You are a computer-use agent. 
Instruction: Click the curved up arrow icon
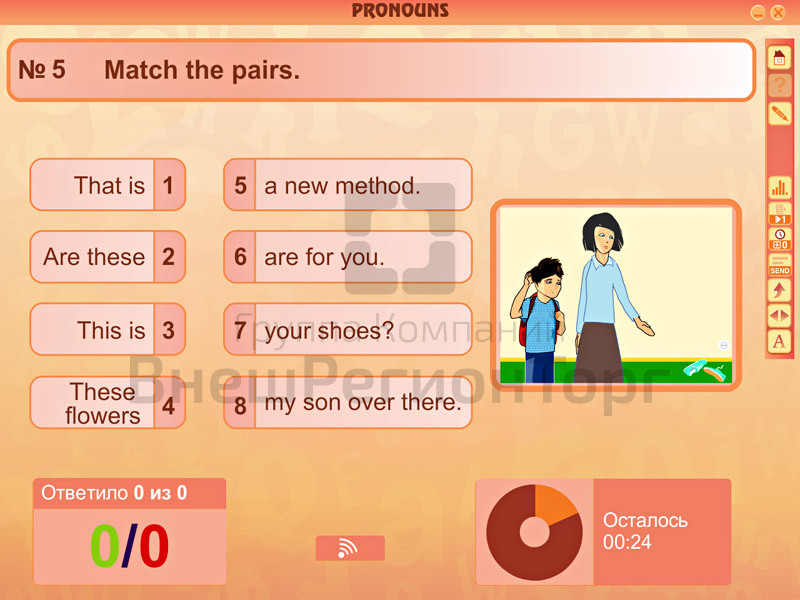pyautogui.click(x=779, y=290)
